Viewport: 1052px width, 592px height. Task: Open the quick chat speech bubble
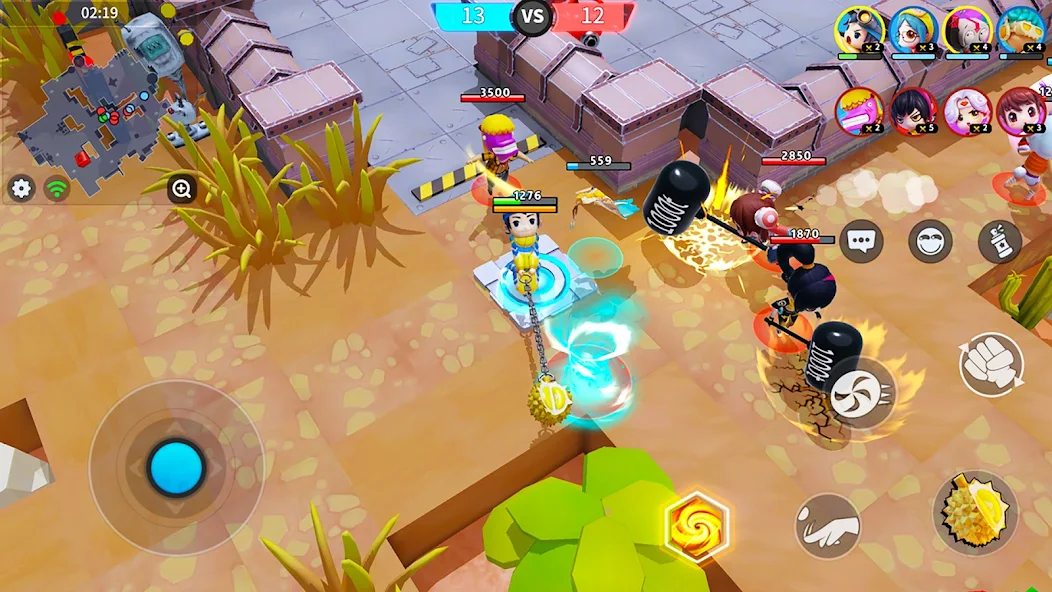click(861, 241)
